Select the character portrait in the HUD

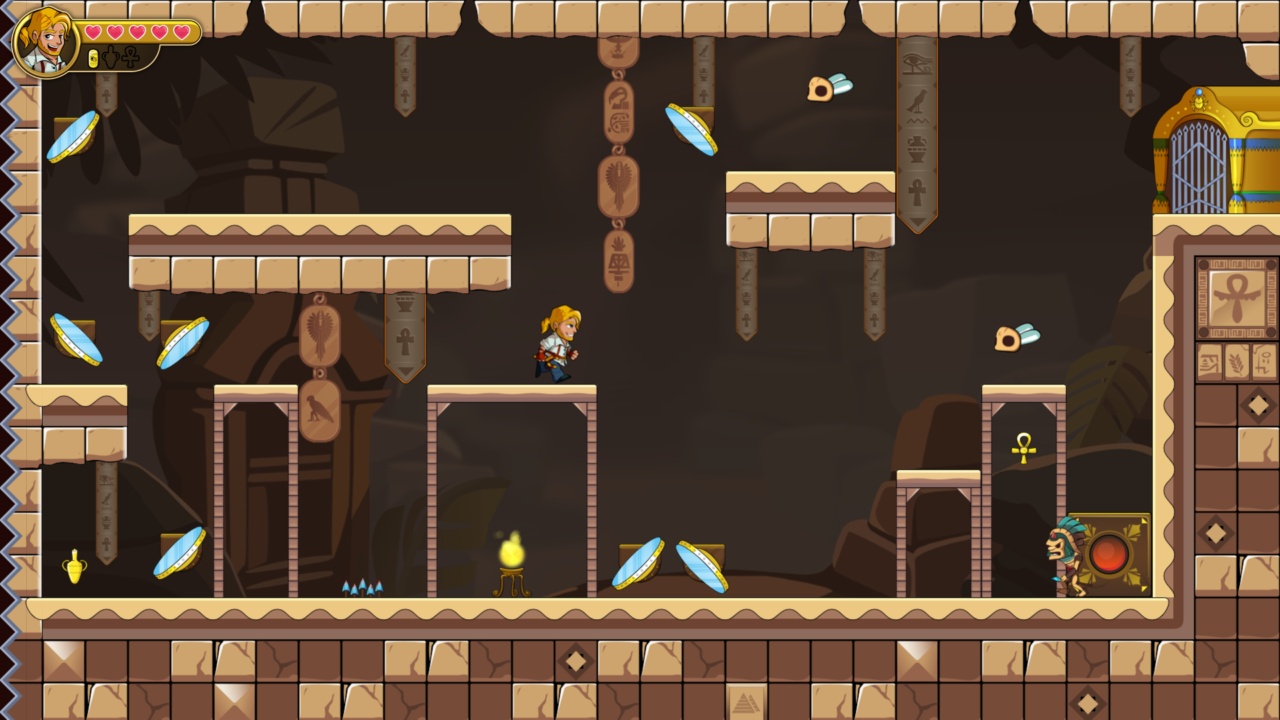coord(47,42)
